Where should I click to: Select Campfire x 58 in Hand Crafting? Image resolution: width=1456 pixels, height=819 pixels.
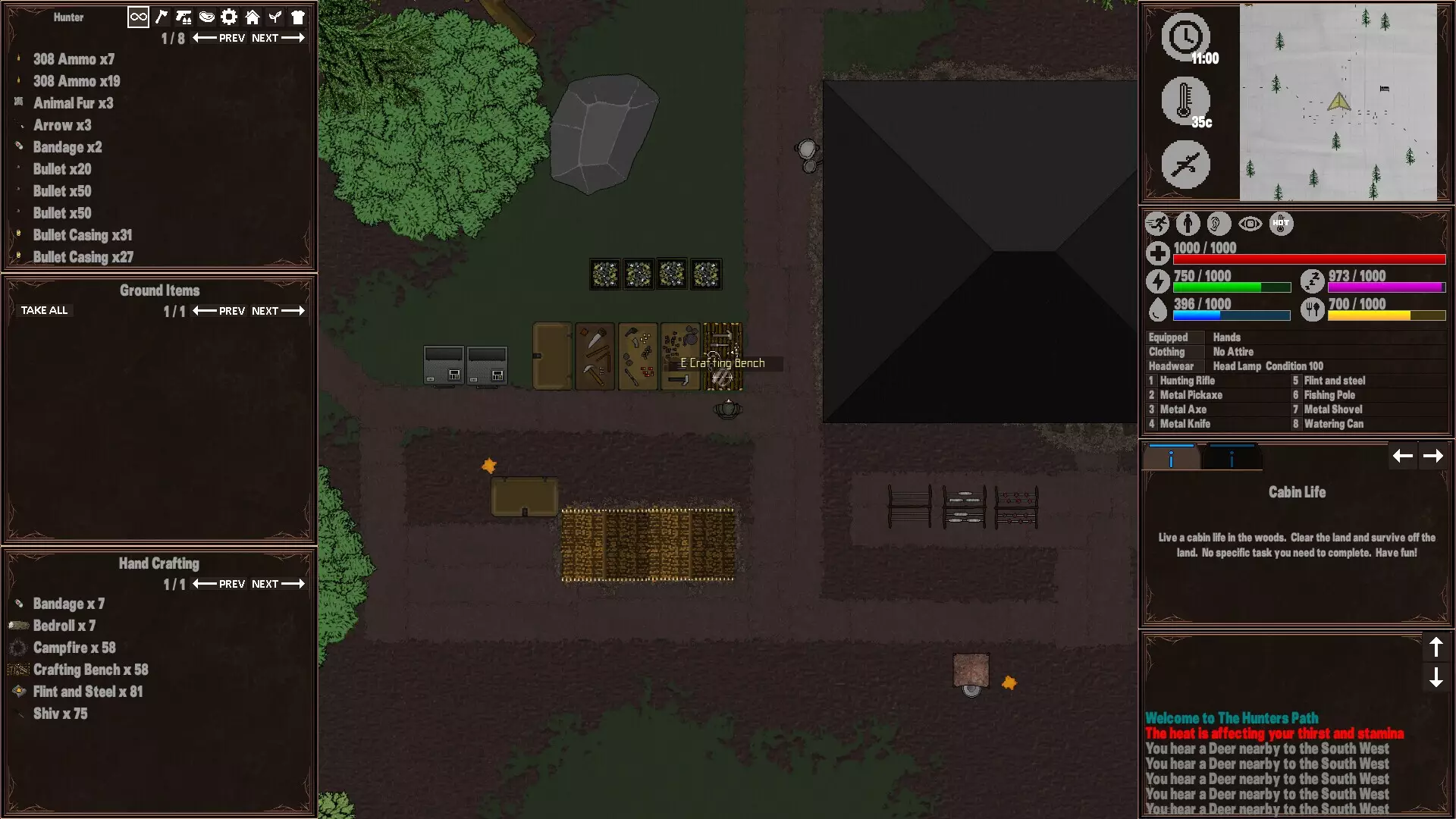point(74,648)
